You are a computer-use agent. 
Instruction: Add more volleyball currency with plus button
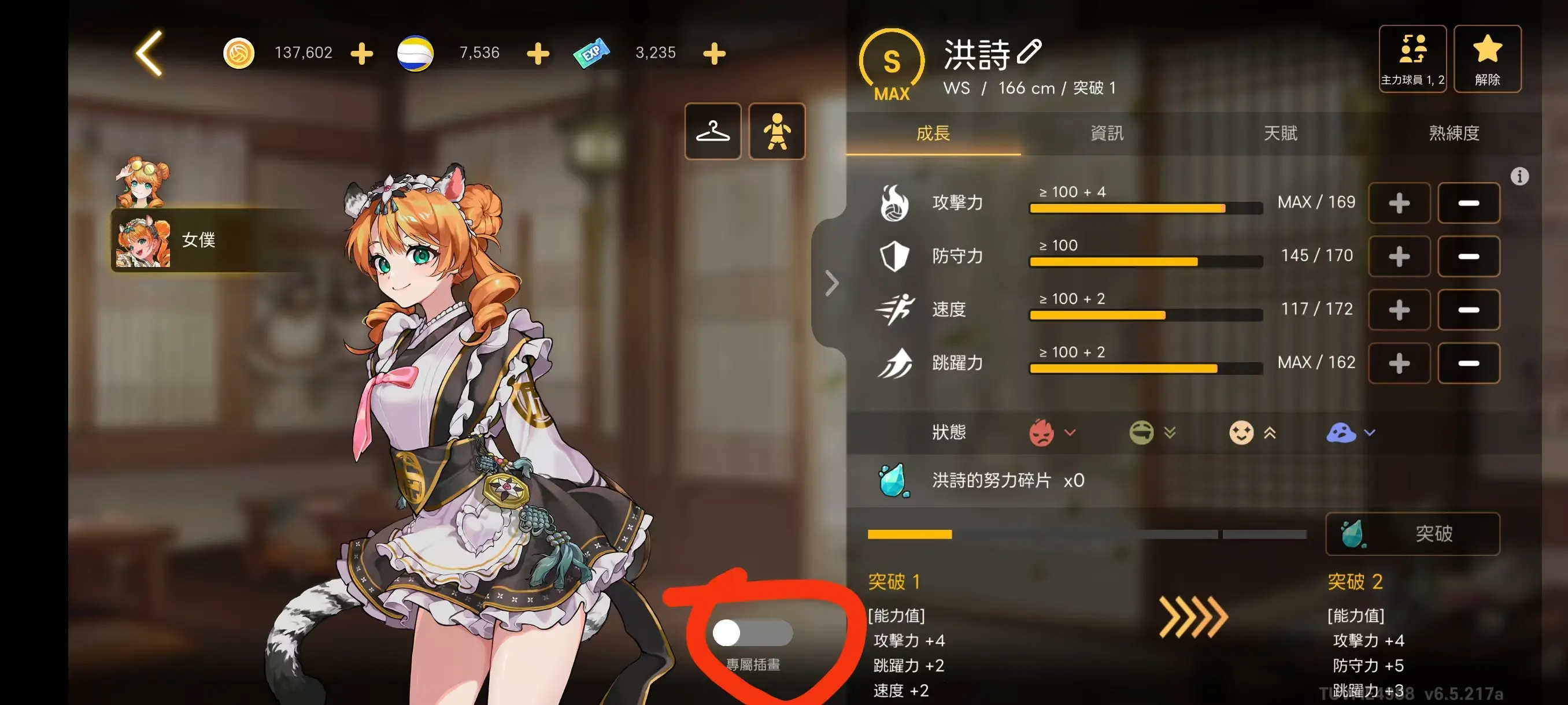click(538, 54)
